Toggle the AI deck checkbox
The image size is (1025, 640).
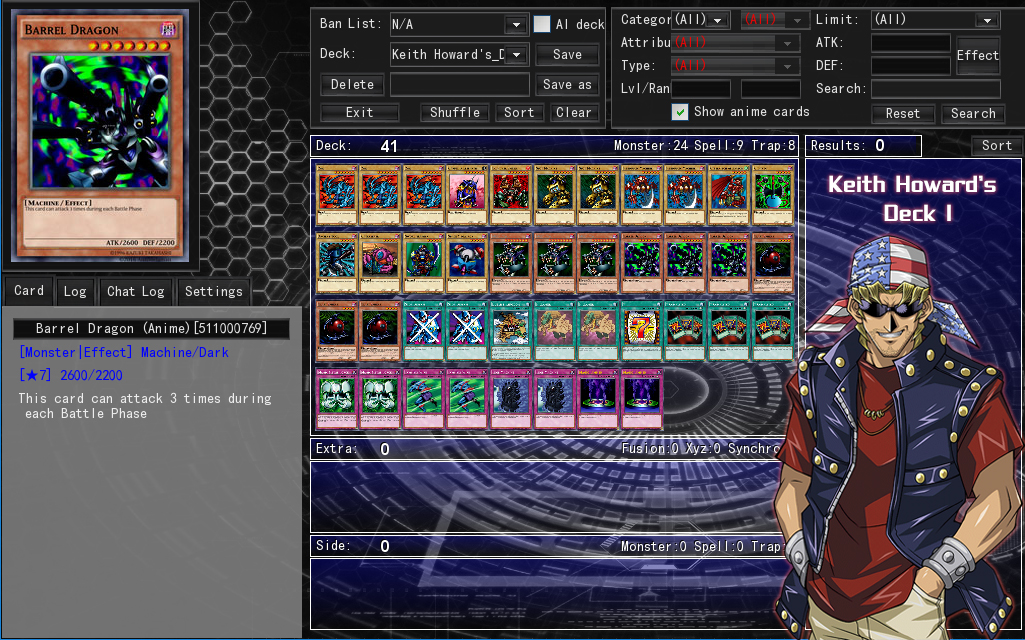[x=542, y=25]
